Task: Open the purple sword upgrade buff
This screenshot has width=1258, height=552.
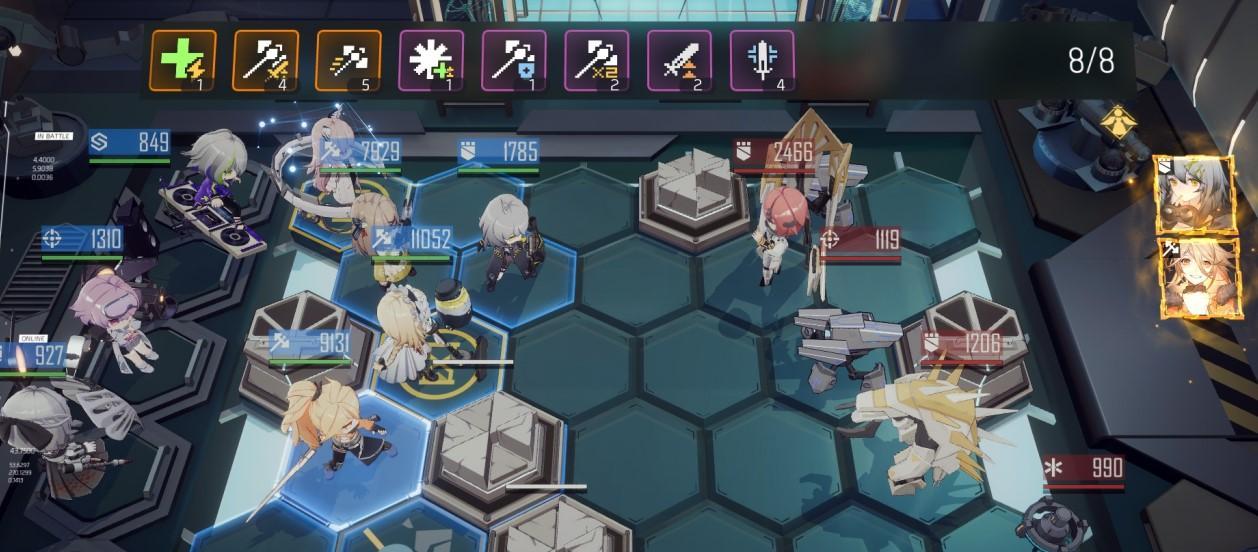Action: 680,60
